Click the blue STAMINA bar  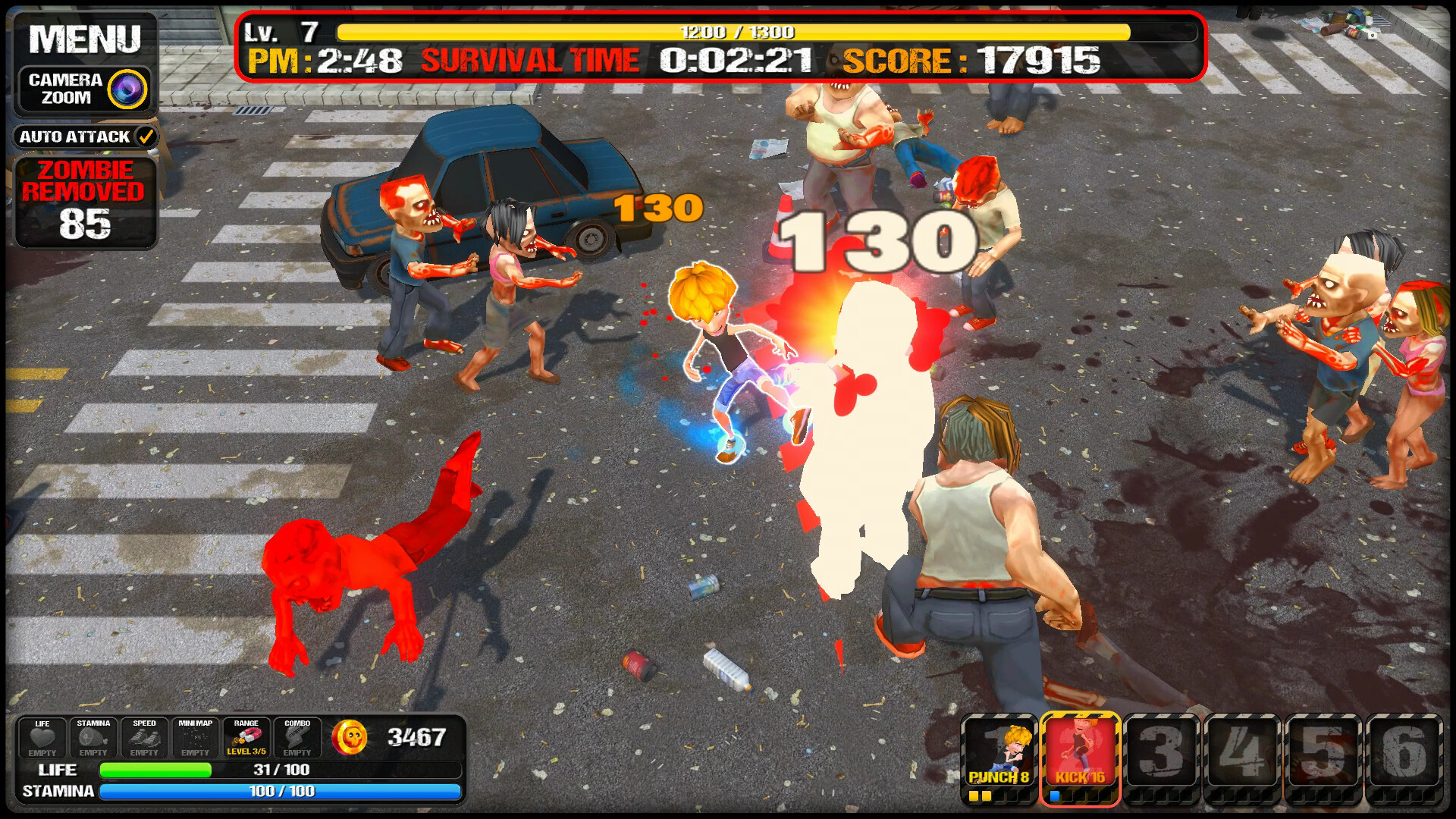tap(281, 793)
